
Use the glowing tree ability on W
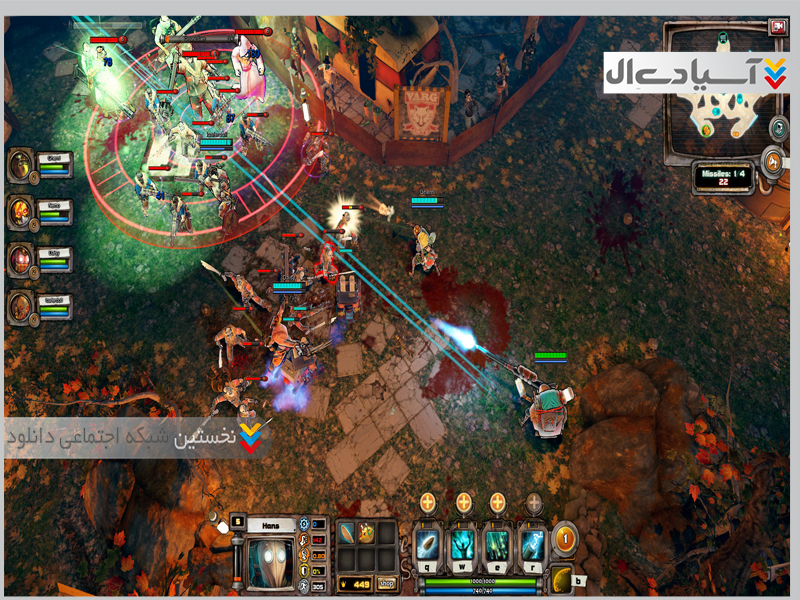(x=464, y=544)
